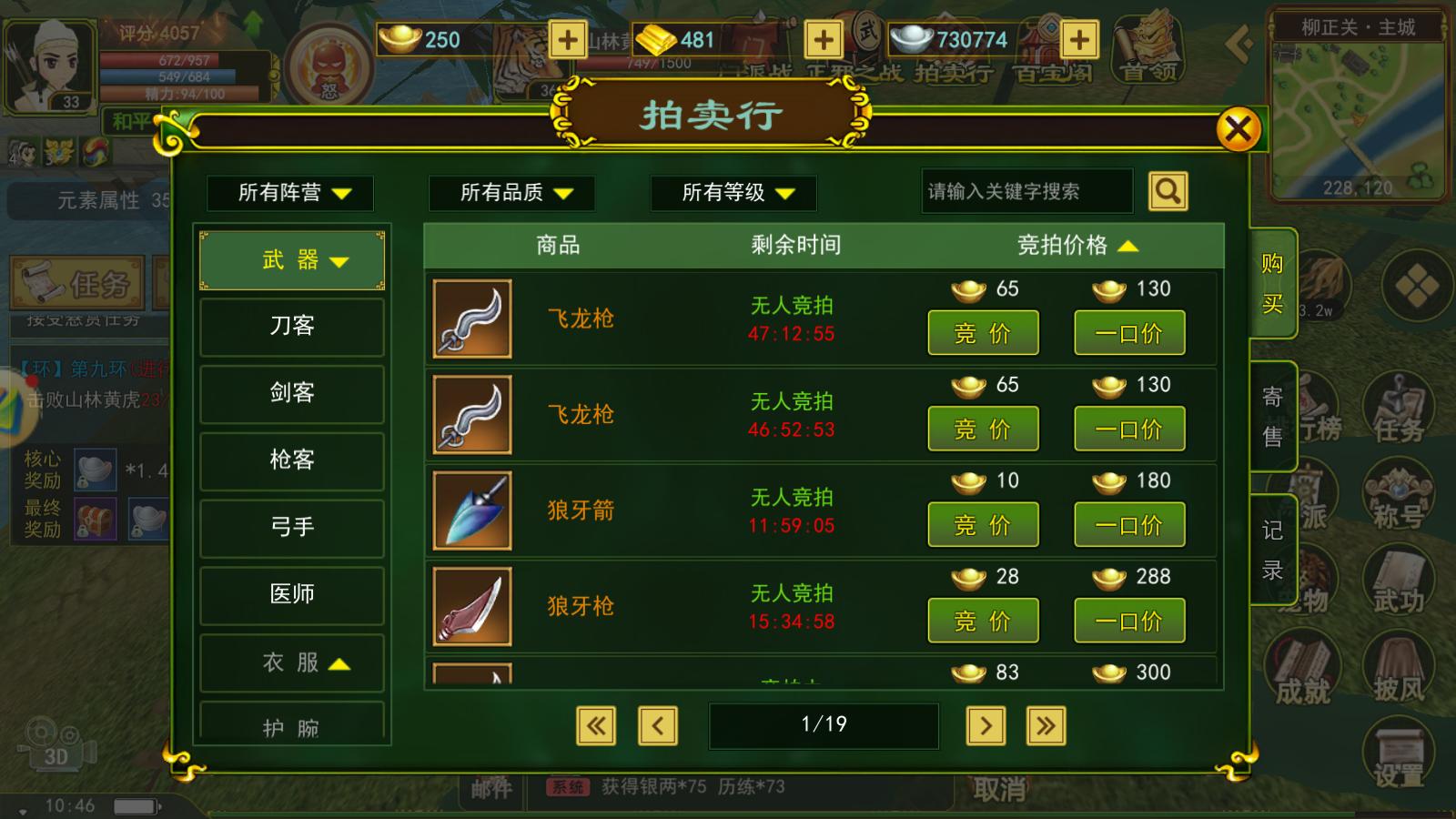Click the plus icon next to silver currency

point(1078,40)
